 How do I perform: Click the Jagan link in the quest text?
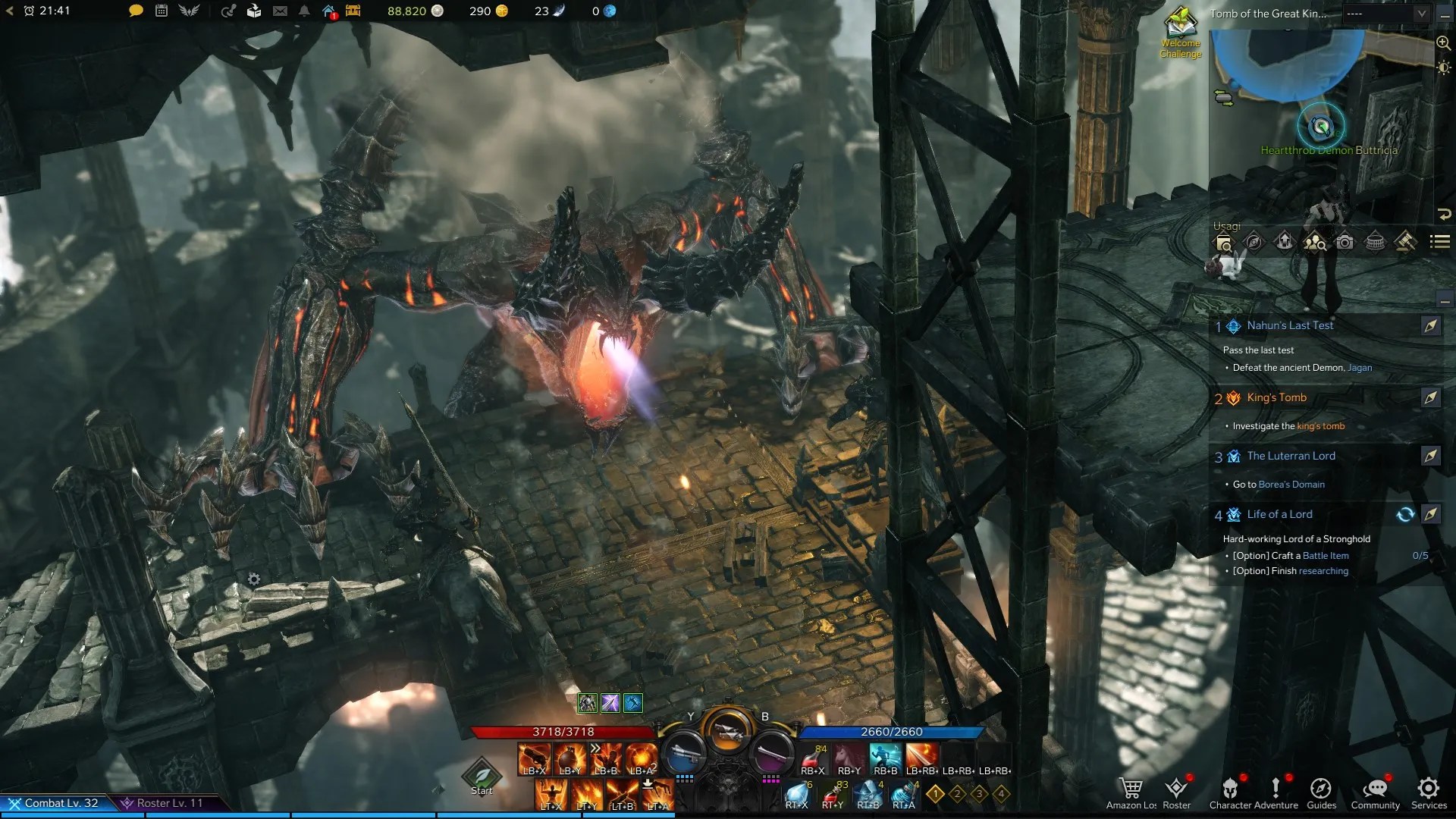point(1360,368)
